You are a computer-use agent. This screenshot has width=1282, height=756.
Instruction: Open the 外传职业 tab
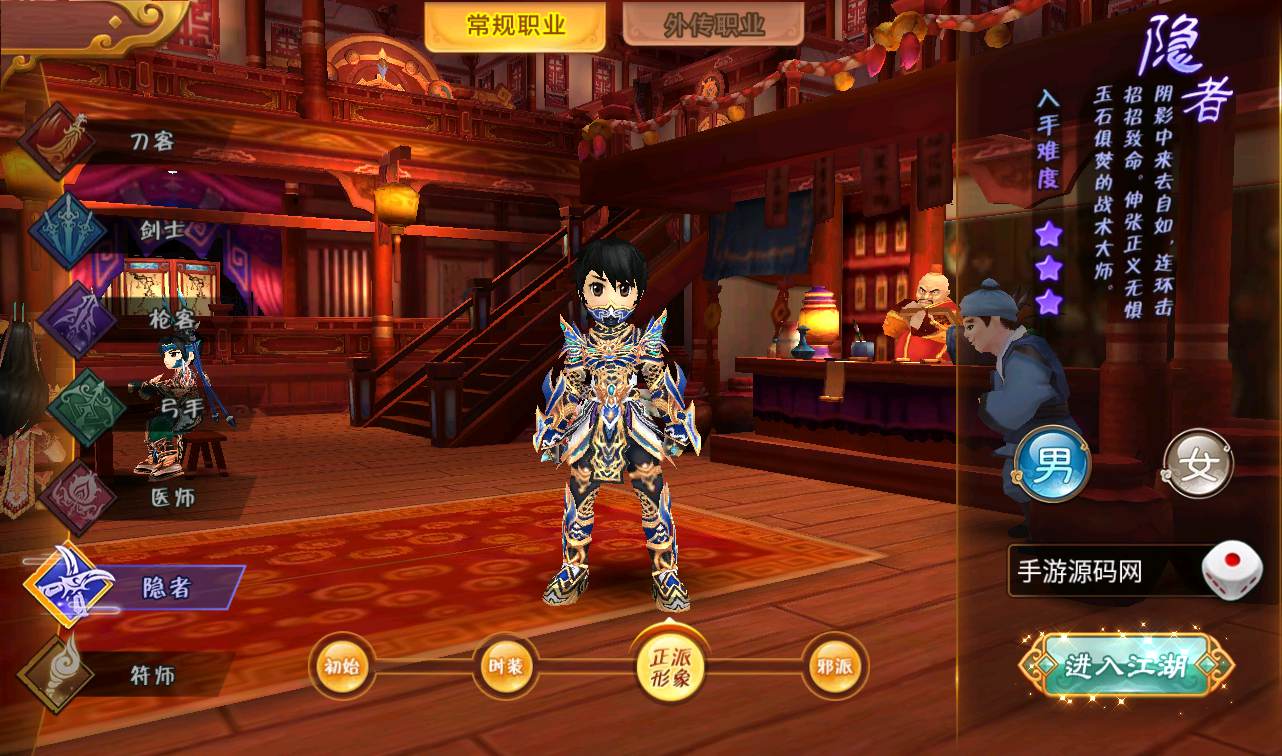[713, 26]
